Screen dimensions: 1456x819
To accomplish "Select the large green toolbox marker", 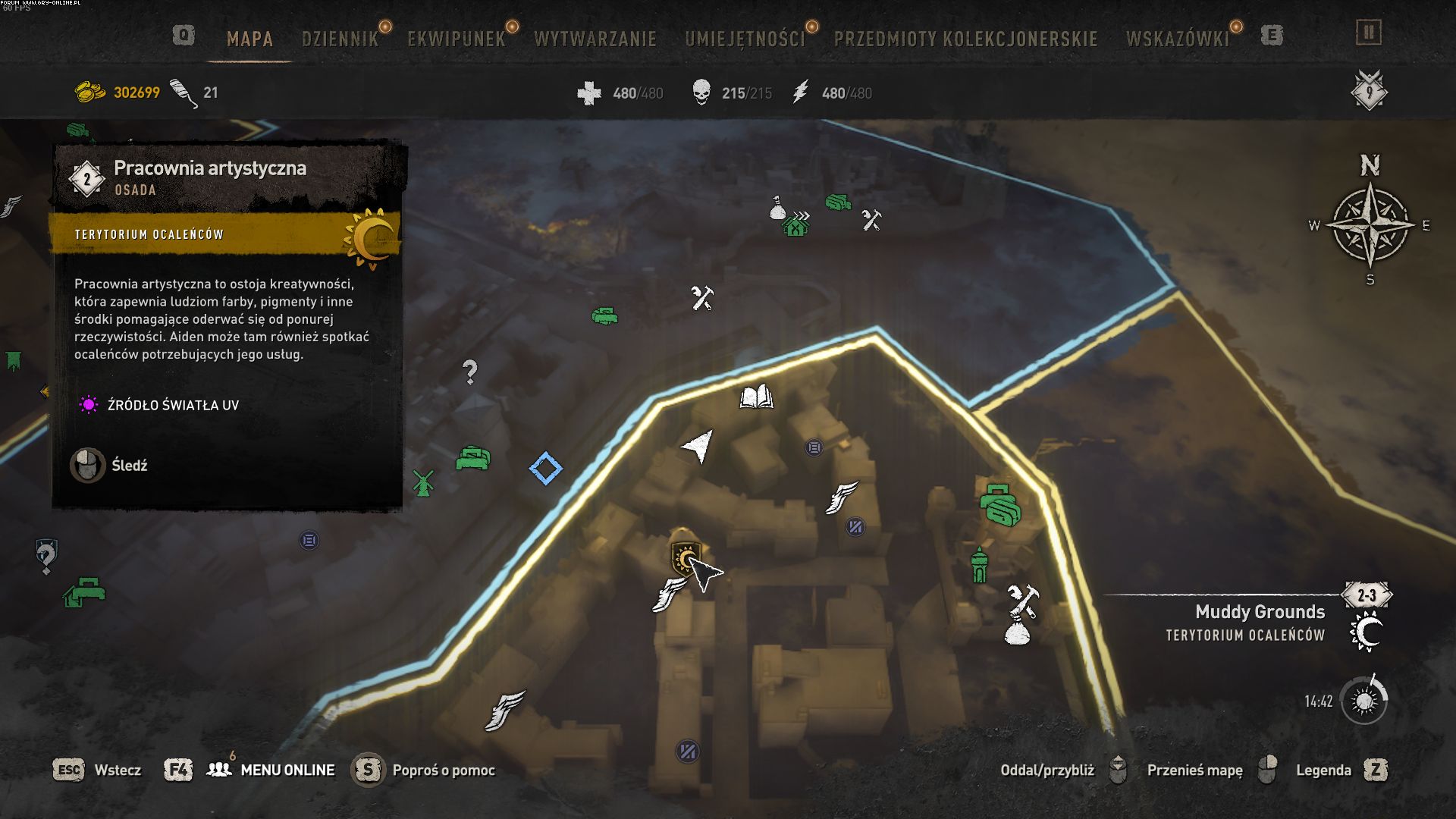I will (999, 504).
